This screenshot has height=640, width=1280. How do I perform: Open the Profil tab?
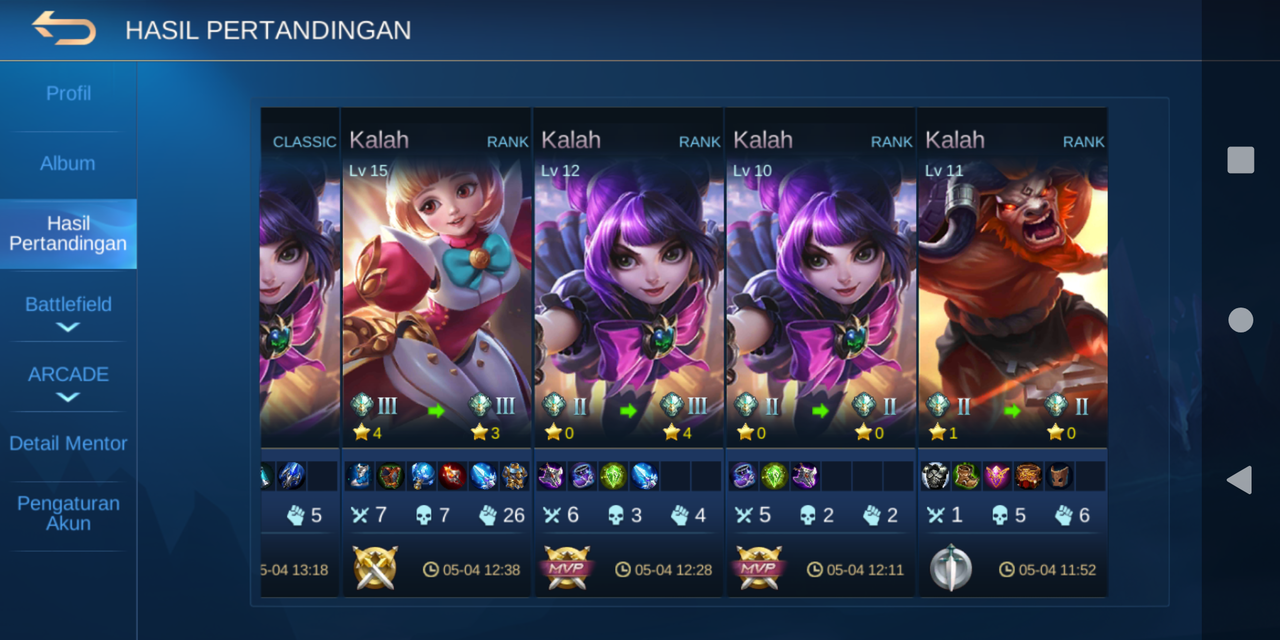tap(68, 93)
